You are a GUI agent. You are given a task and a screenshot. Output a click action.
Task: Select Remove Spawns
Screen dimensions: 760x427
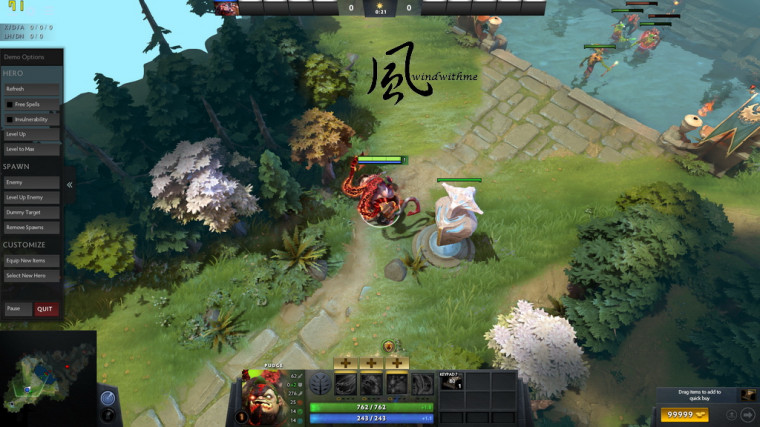pos(32,228)
